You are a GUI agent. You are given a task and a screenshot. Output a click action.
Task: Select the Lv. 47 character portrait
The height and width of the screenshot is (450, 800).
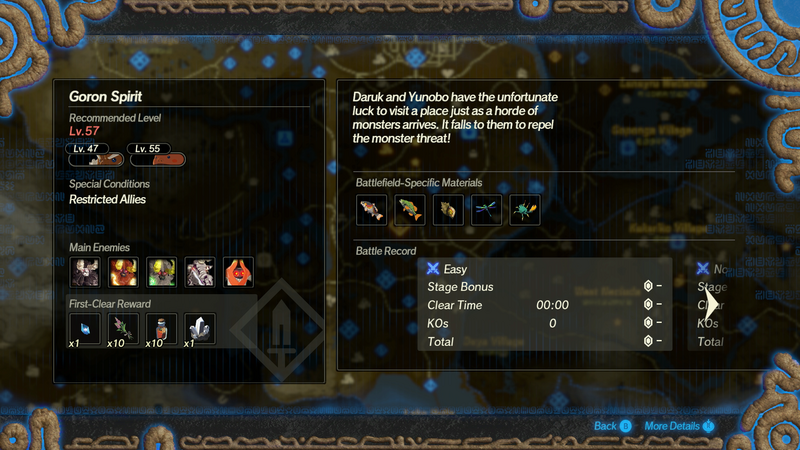click(93, 157)
